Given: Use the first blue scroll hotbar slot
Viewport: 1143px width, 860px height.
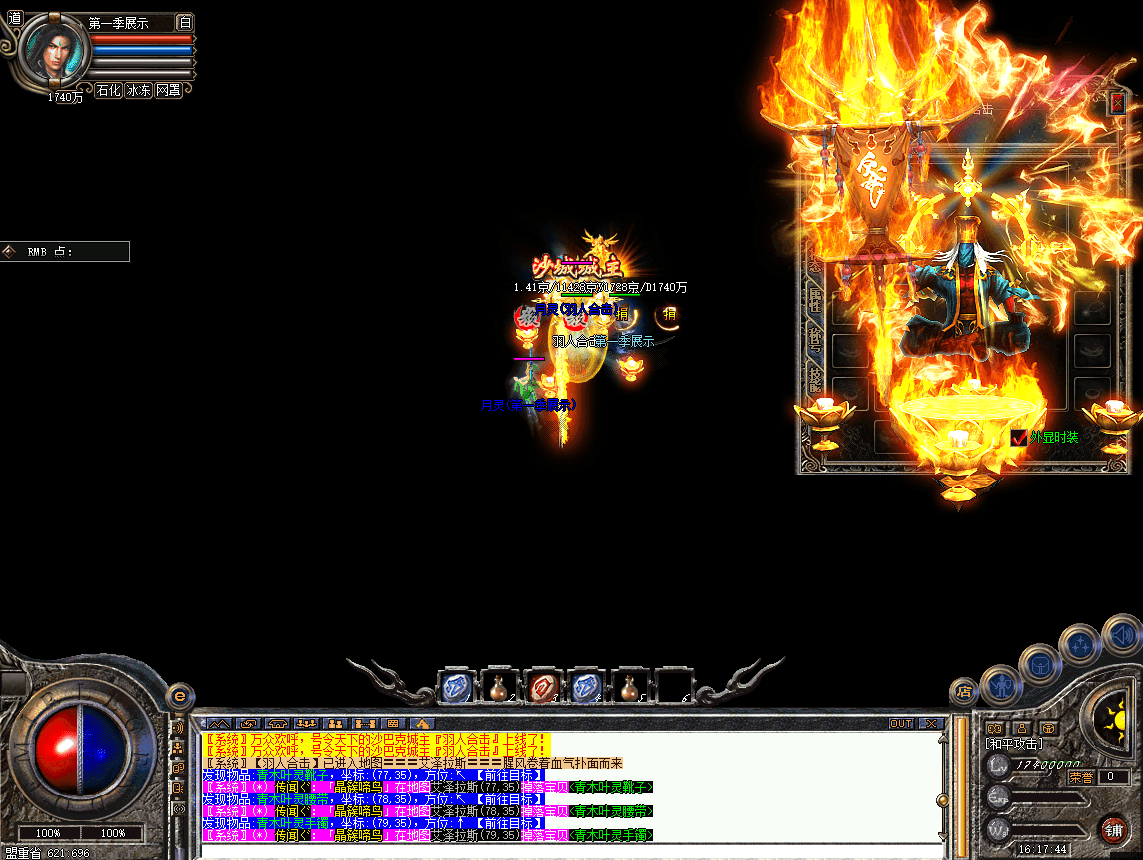Looking at the screenshot, I should [x=456, y=687].
